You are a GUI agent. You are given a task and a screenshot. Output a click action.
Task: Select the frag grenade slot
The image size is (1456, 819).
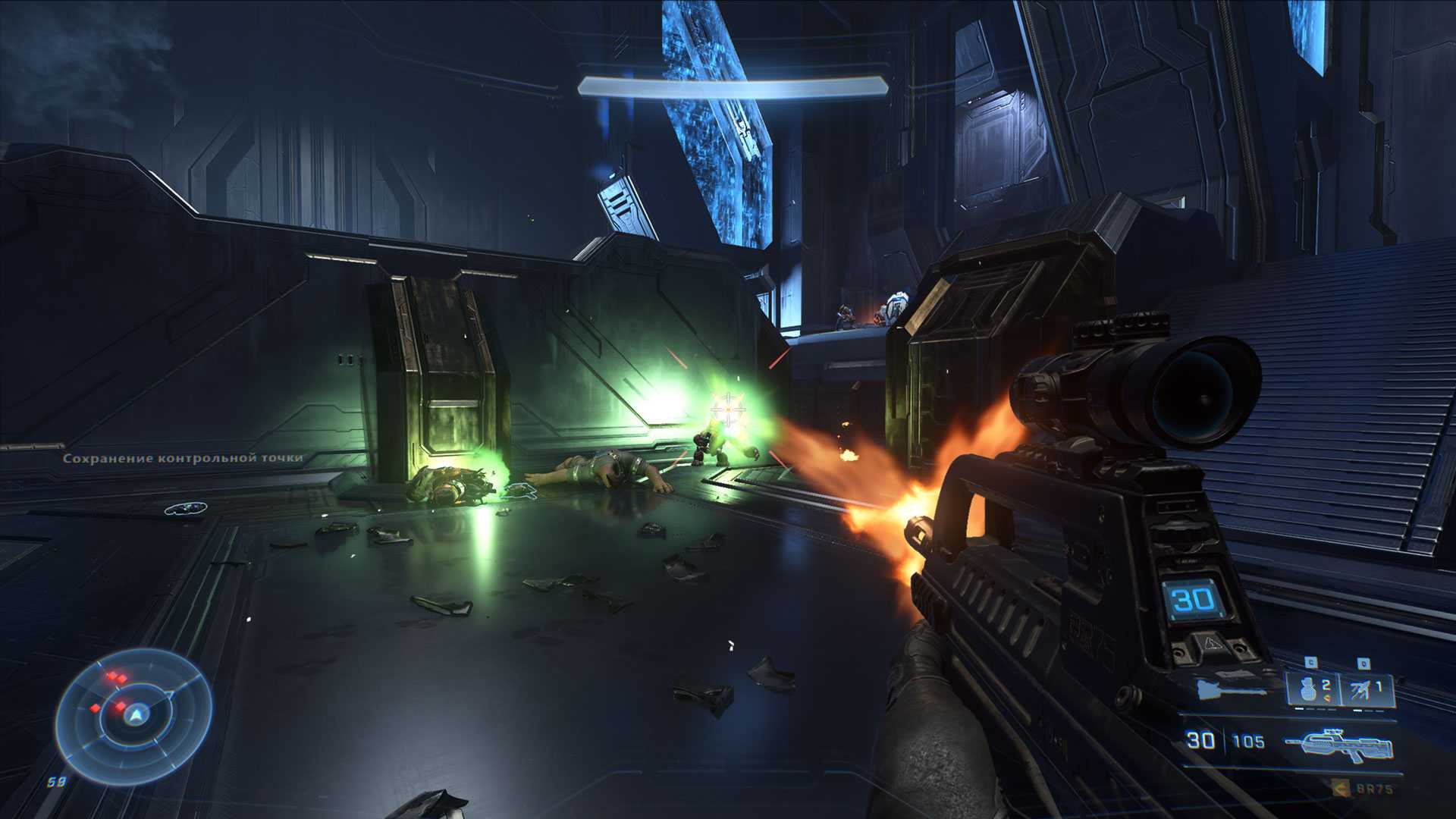click(1311, 689)
